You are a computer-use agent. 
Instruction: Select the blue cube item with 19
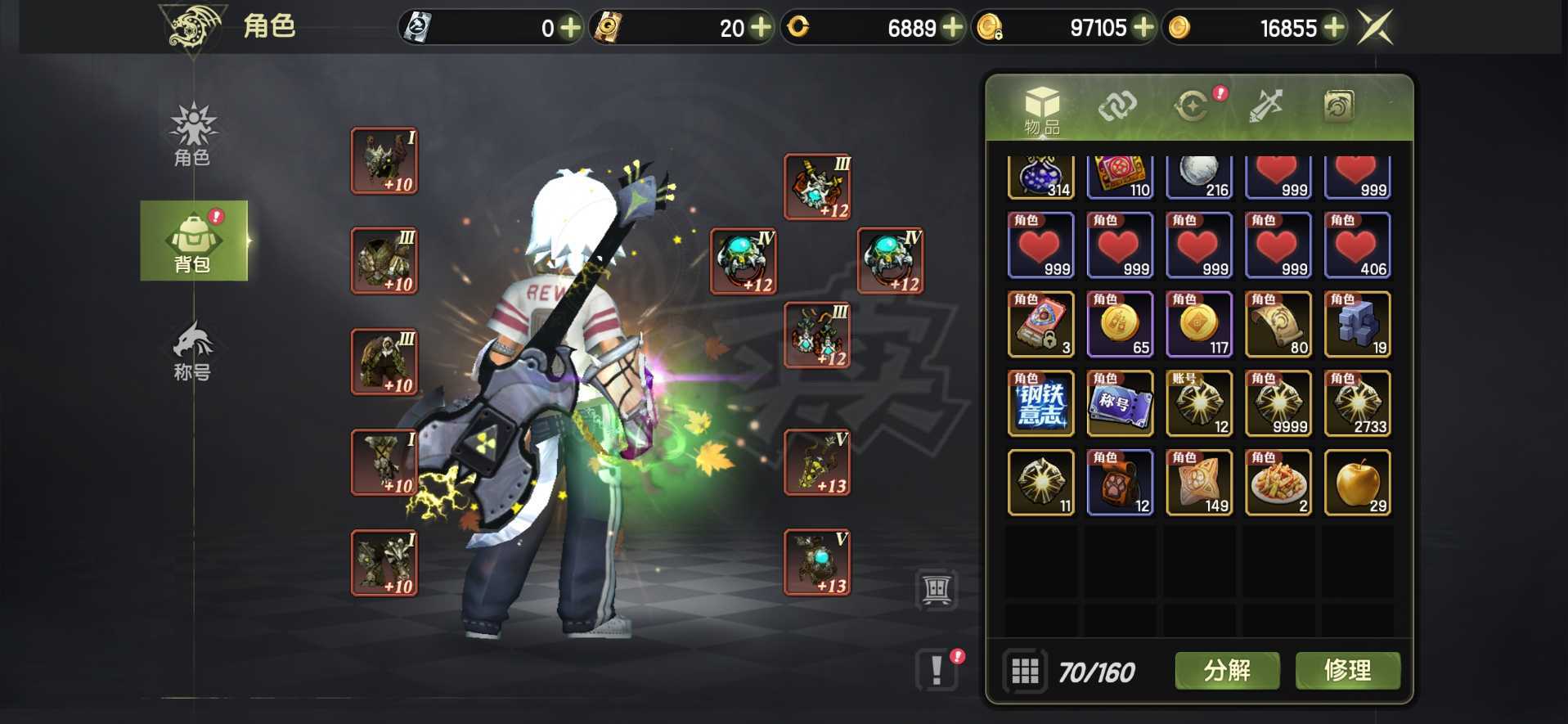pos(1357,325)
